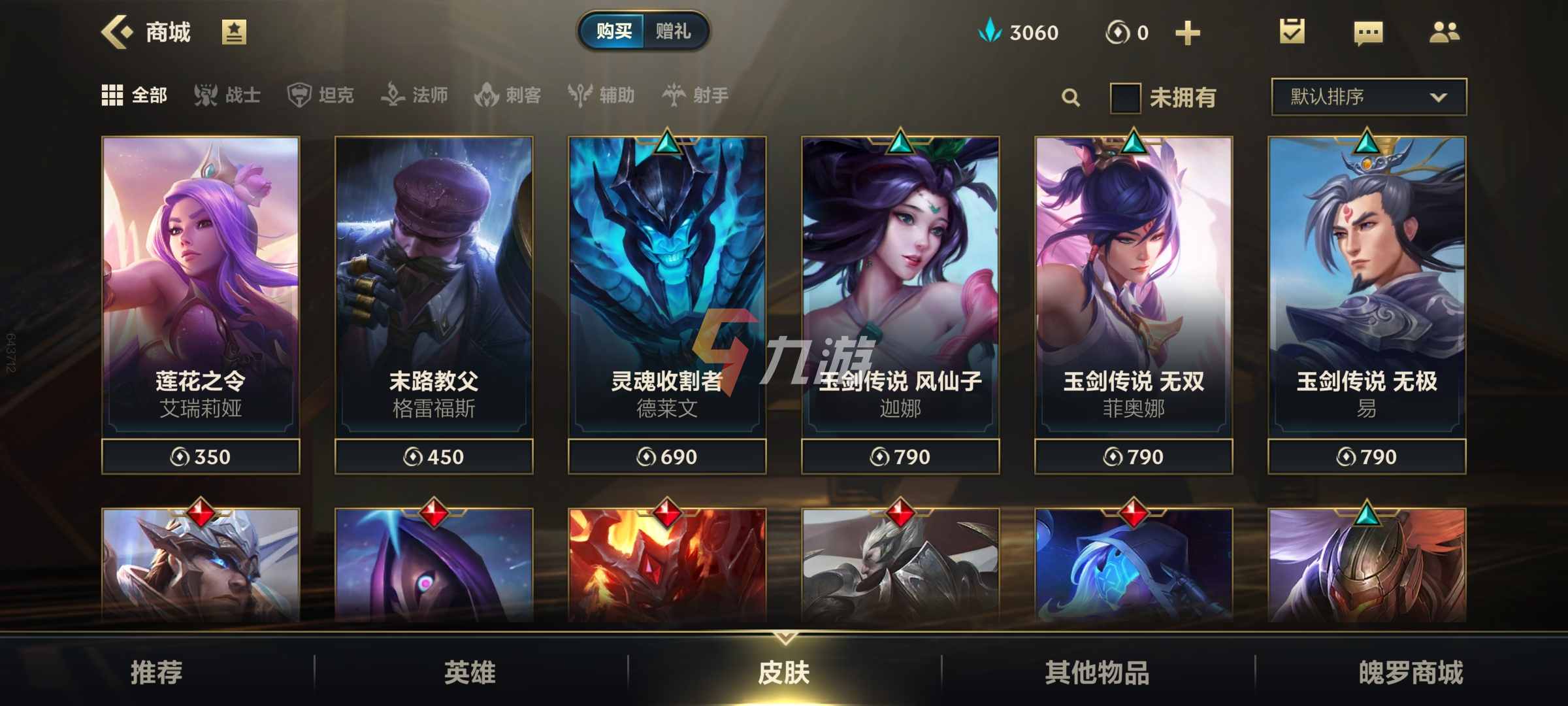The image size is (1568, 706).
Task: Switch to 赠礼 mode
Action: point(675,30)
